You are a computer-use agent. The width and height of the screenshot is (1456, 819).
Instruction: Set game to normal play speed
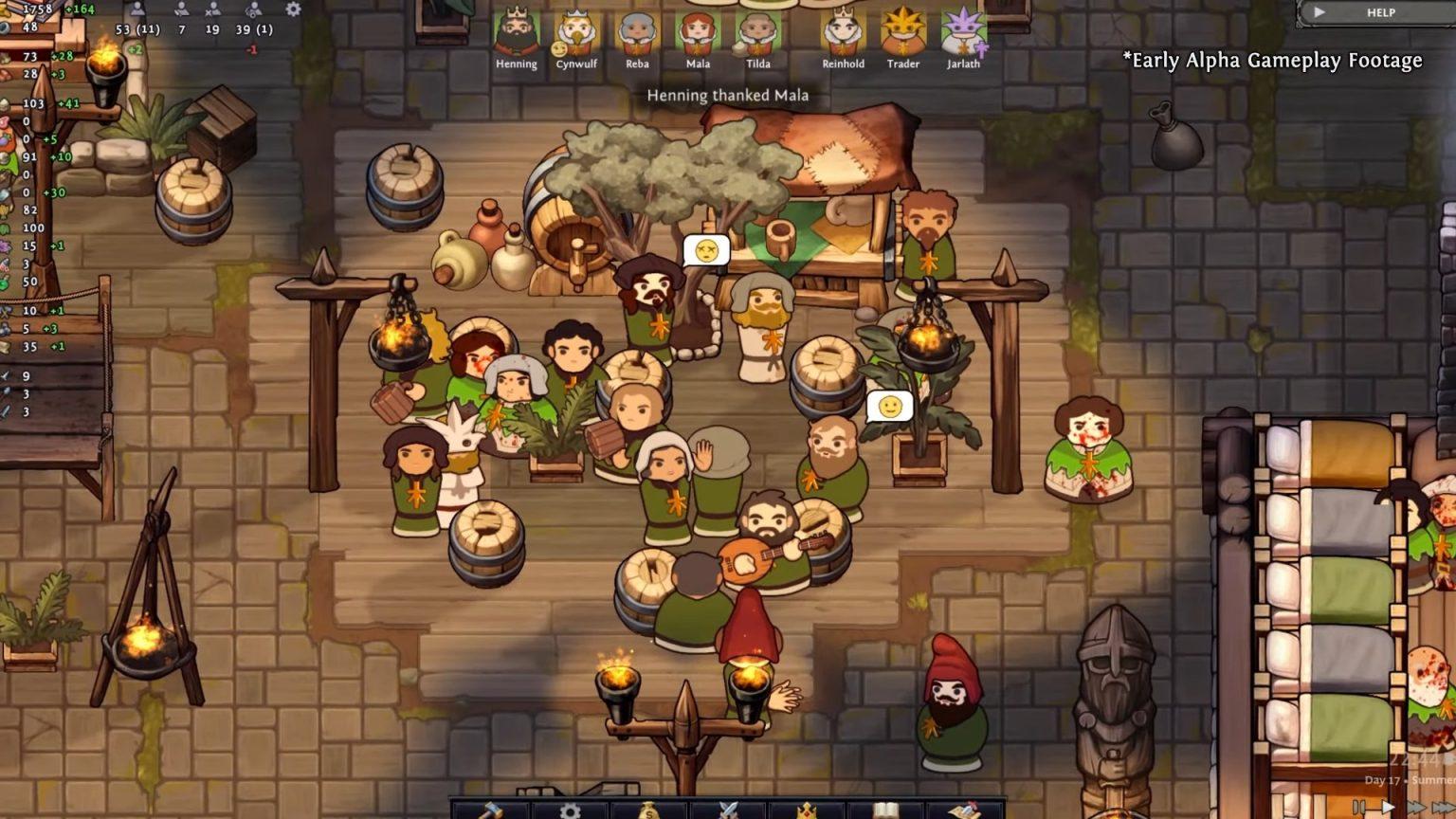[x=1388, y=807]
